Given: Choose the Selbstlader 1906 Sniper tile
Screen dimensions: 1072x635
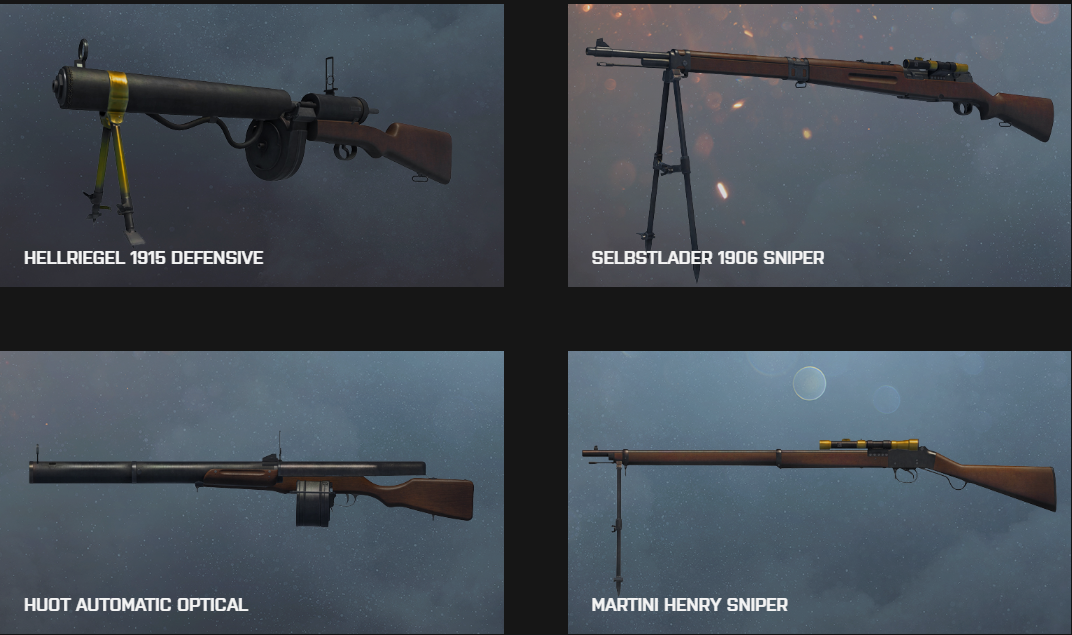Looking at the screenshot, I should click(819, 146).
